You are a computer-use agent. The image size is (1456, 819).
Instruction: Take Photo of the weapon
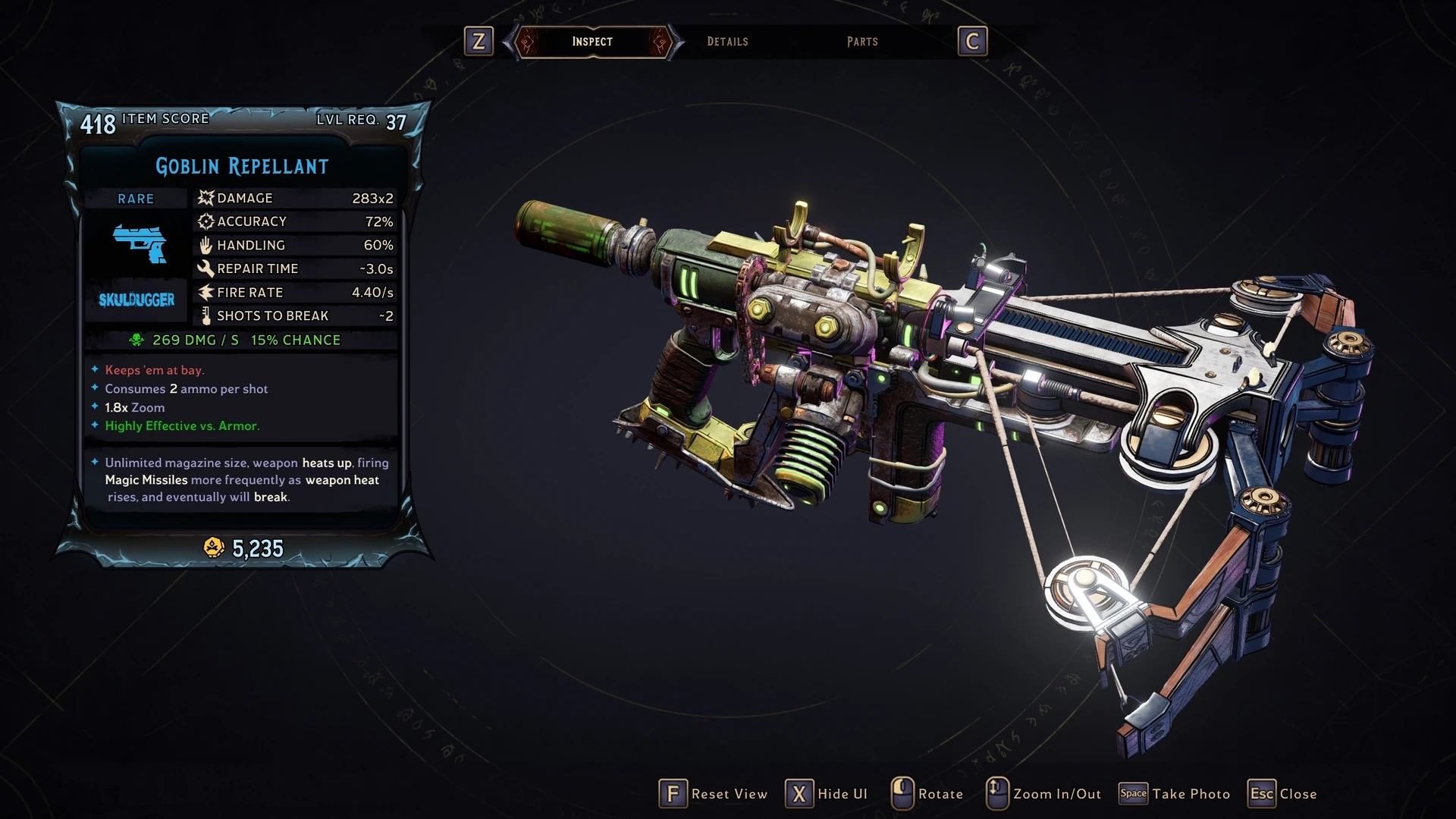(x=1175, y=794)
